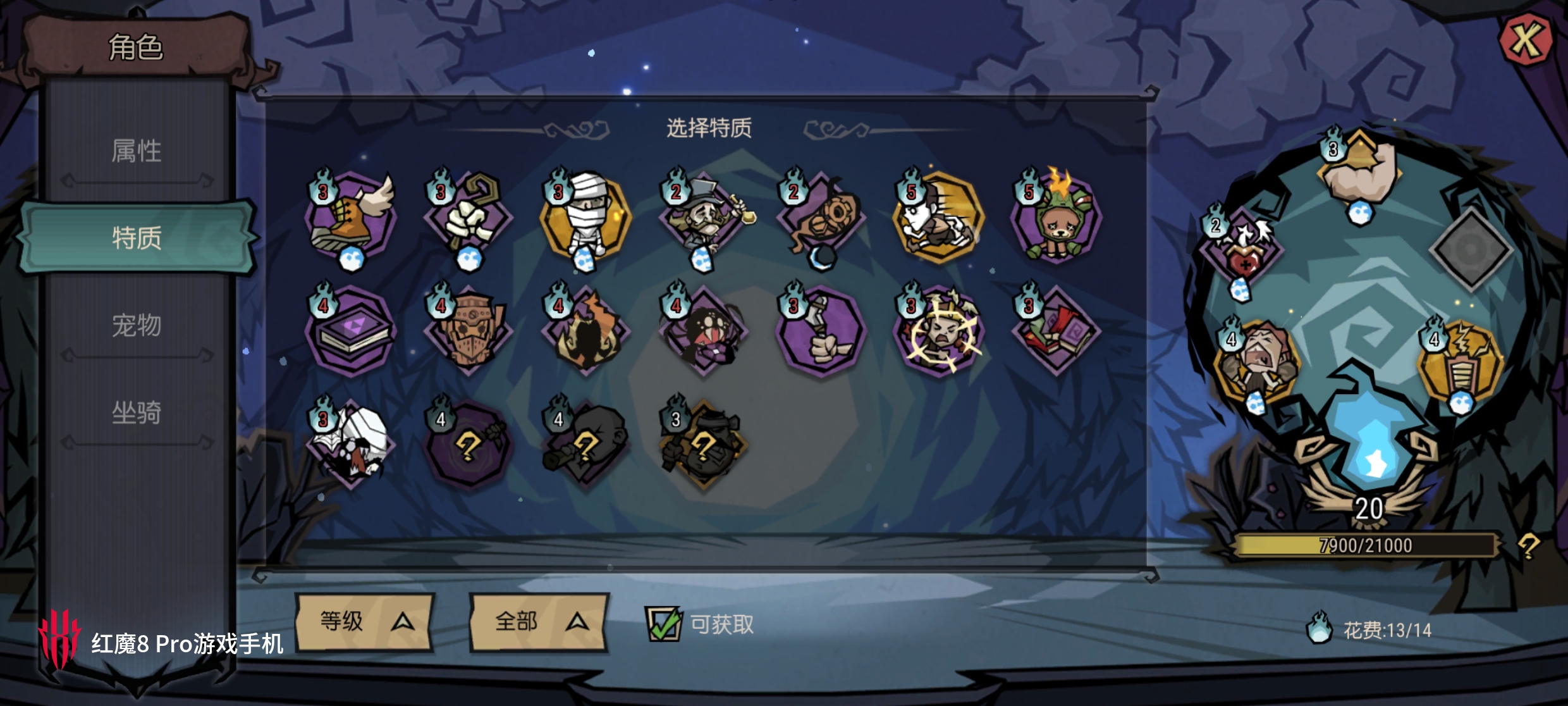Open the 等级 sort dropdown
This screenshot has height=706, width=1568.
coord(365,622)
